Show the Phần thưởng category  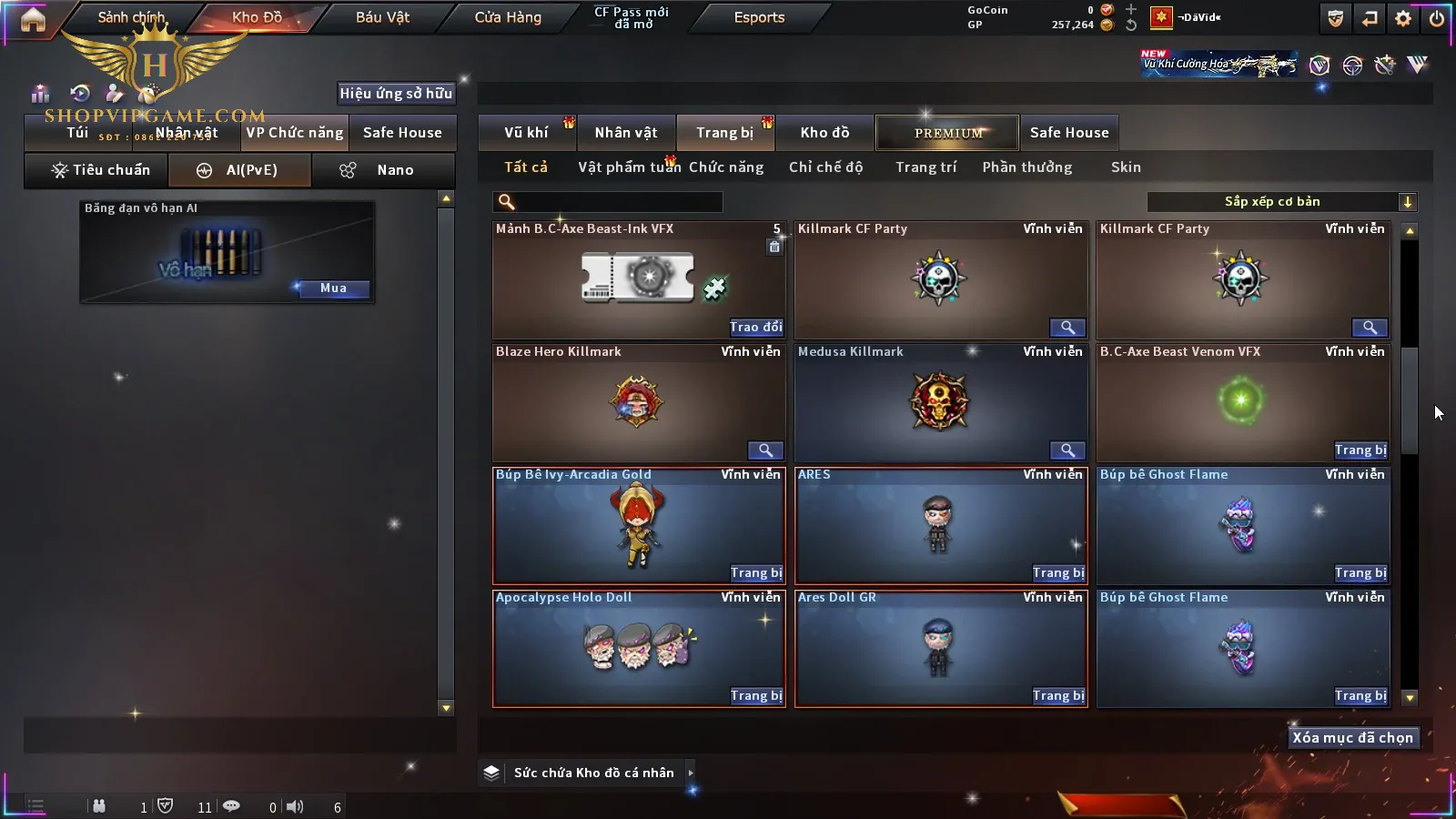coord(1026,167)
